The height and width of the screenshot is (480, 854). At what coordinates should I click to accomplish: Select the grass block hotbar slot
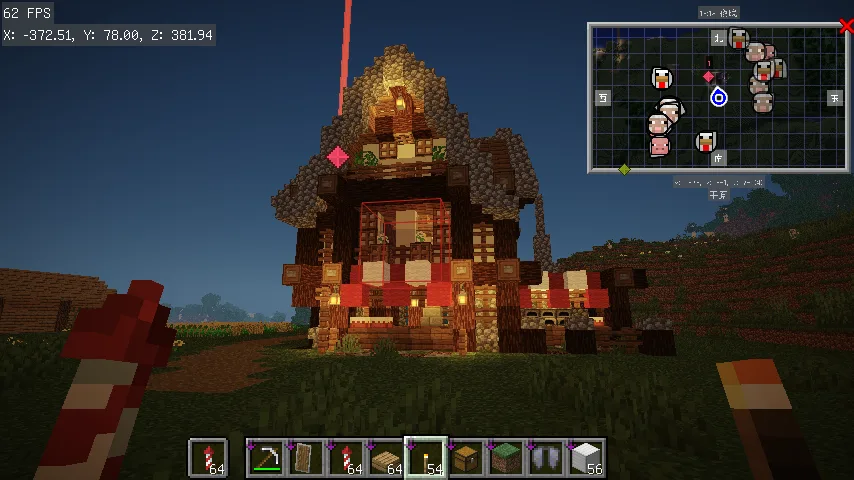pos(505,459)
